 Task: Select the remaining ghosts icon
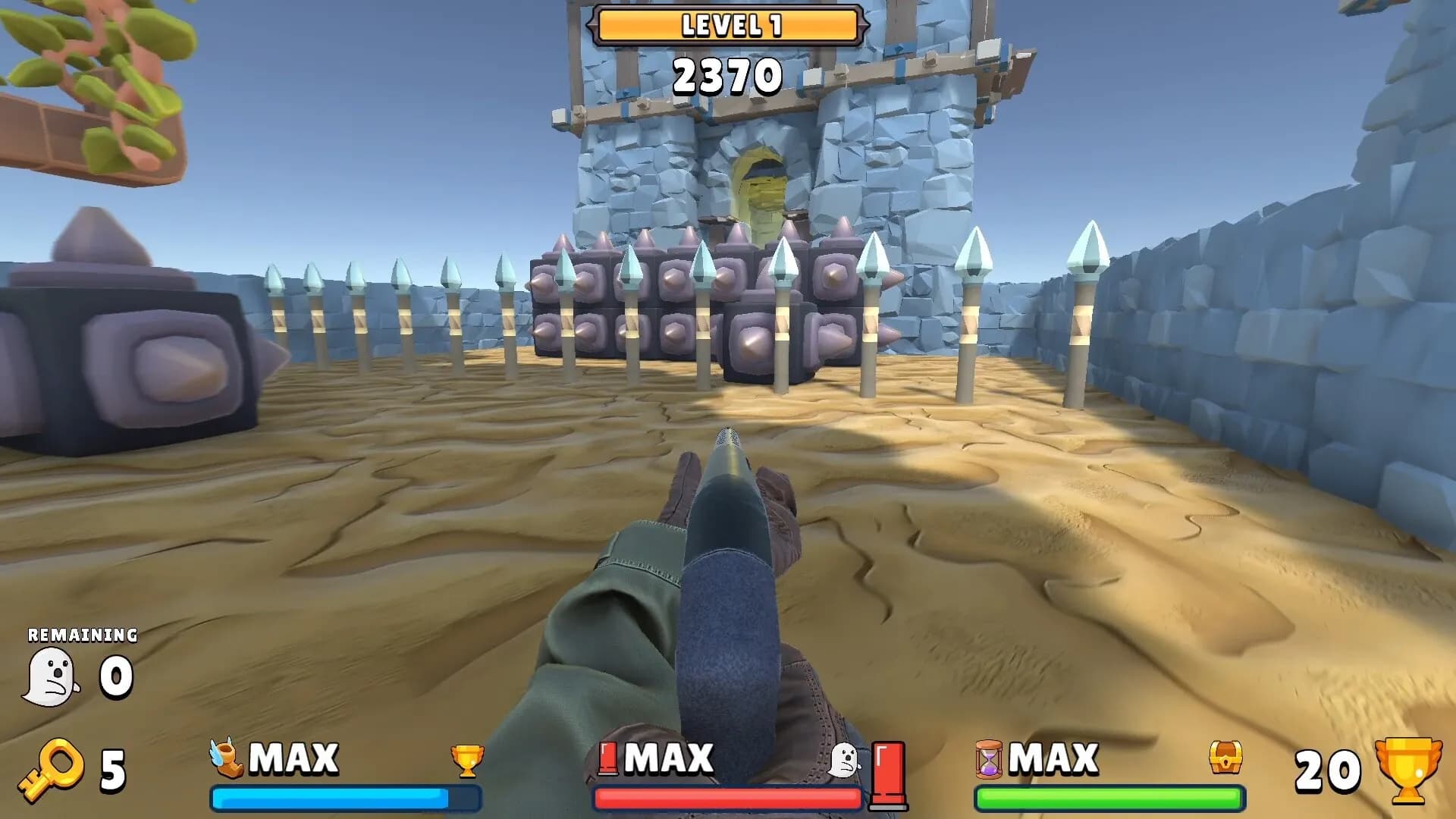[51, 677]
